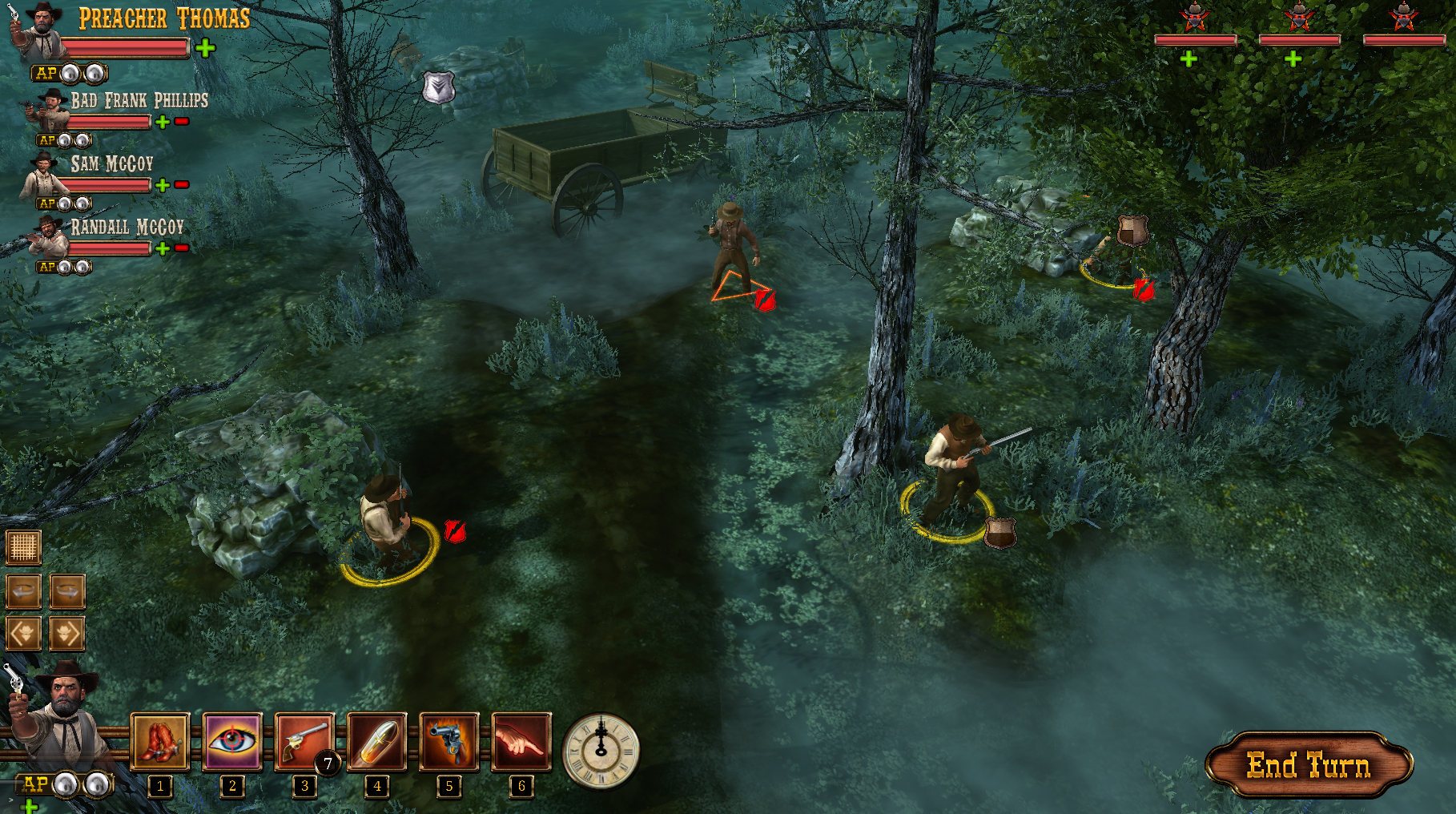Select Preacher Thomas's top portrait
This screenshot has height=814, width=1456.
click(x=42, y=32)
